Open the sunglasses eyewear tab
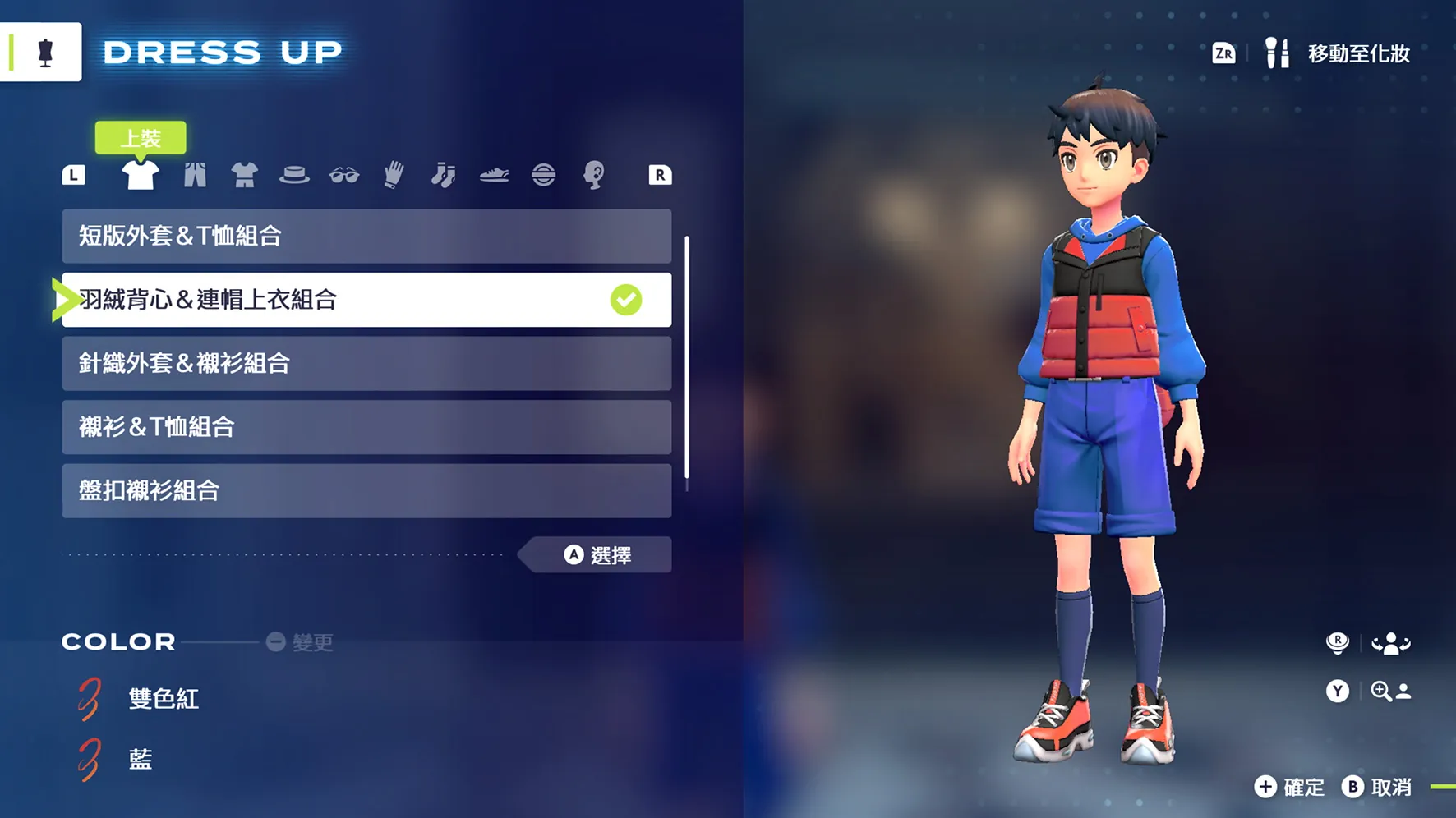The height and width of the screenshot is (818, 1456). coord(344,175)
